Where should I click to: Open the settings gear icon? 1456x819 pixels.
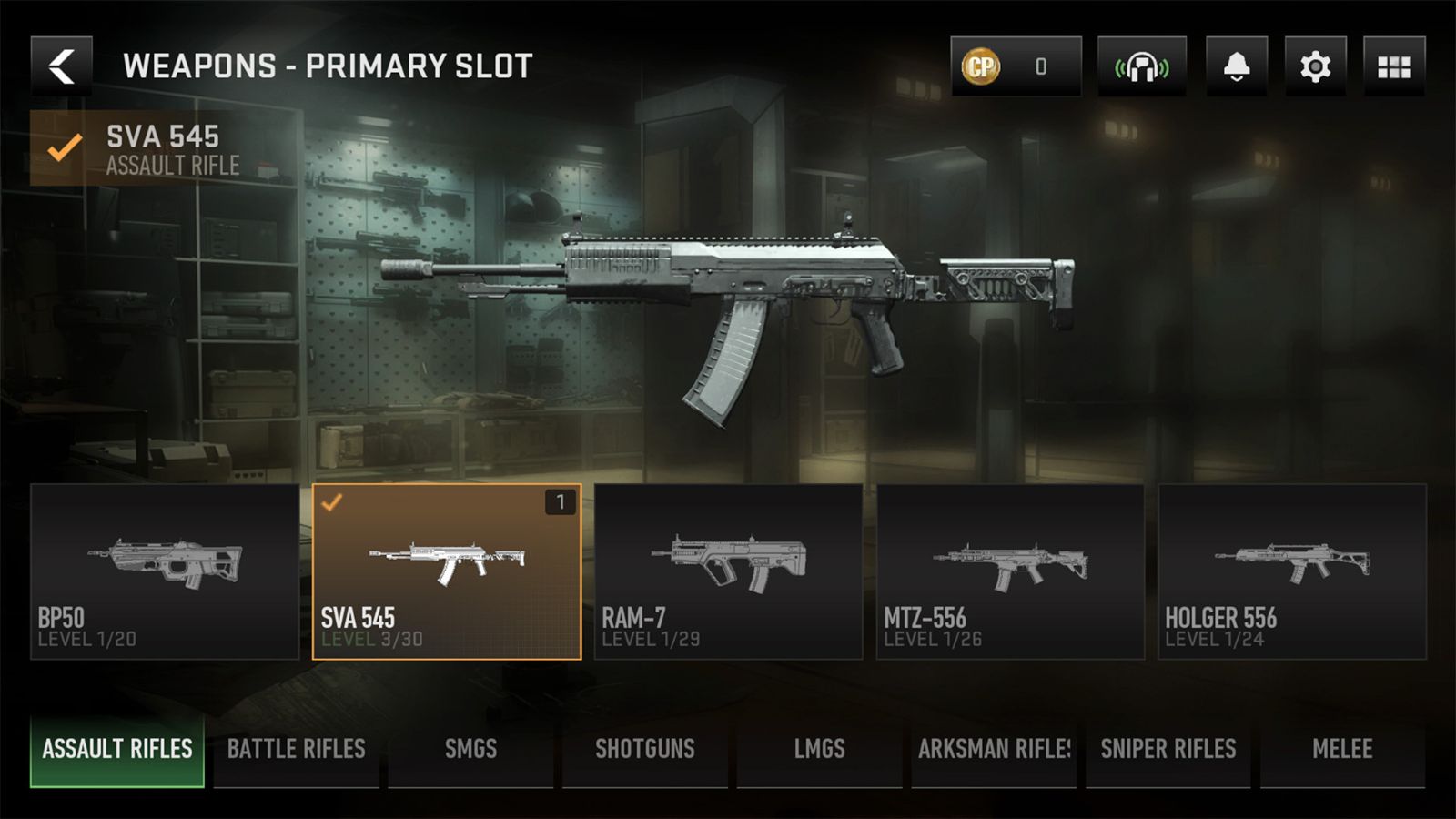(1314, 66)
